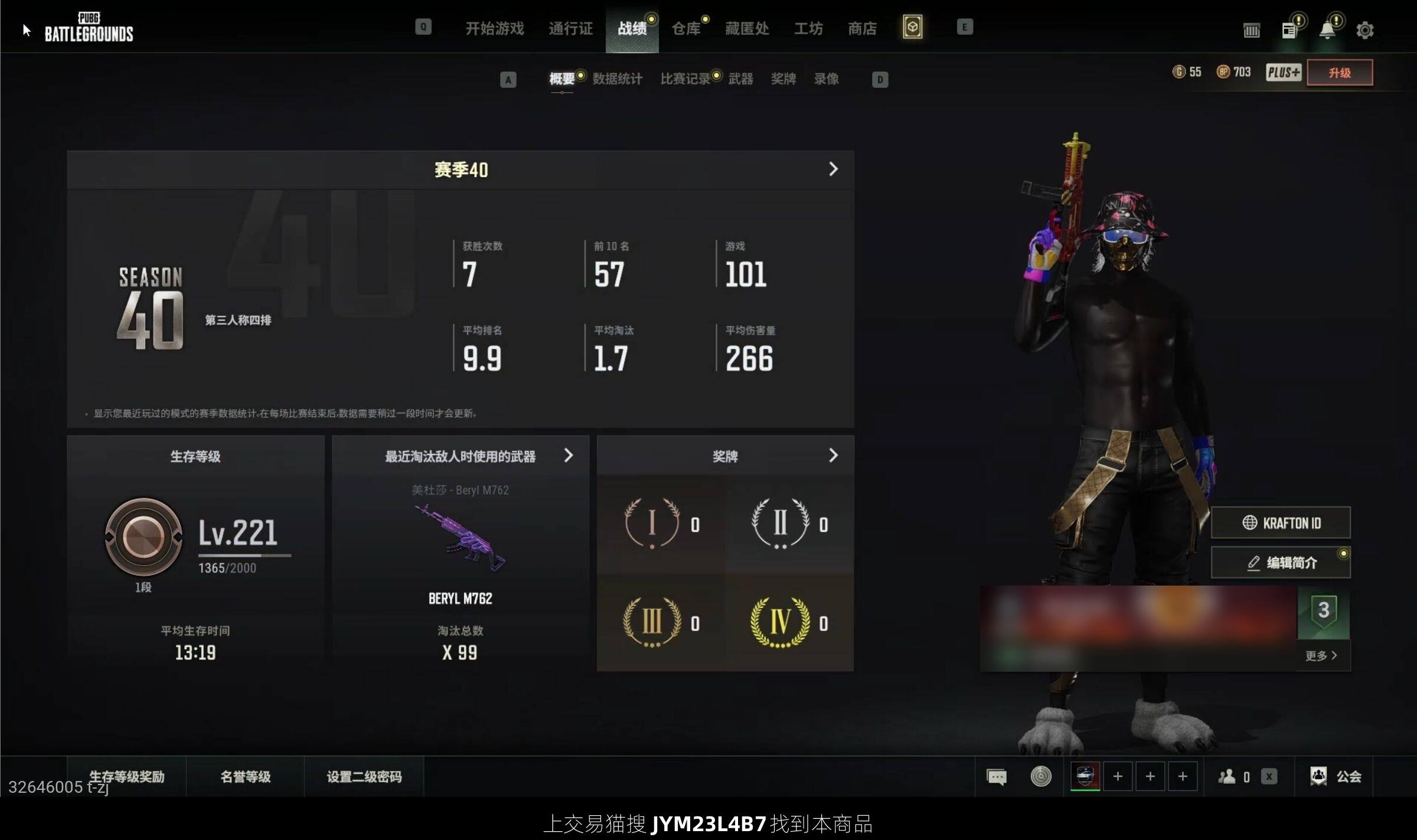Viewport: 1417px width, 840px height.
Task: Open the 仓库 inventory tab
Action: 685,28
